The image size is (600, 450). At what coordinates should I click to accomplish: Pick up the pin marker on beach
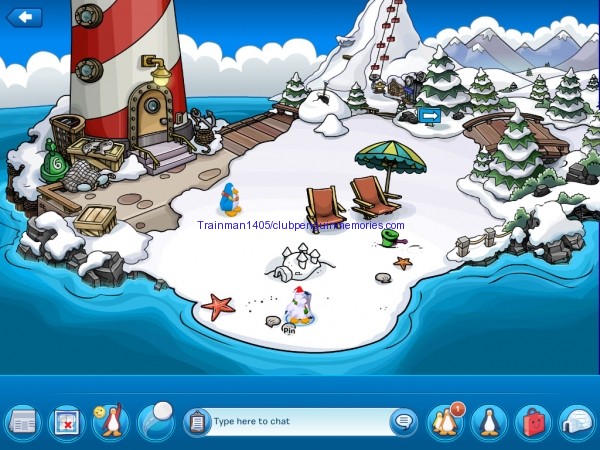pyautogui.click(x=290, y=327)
